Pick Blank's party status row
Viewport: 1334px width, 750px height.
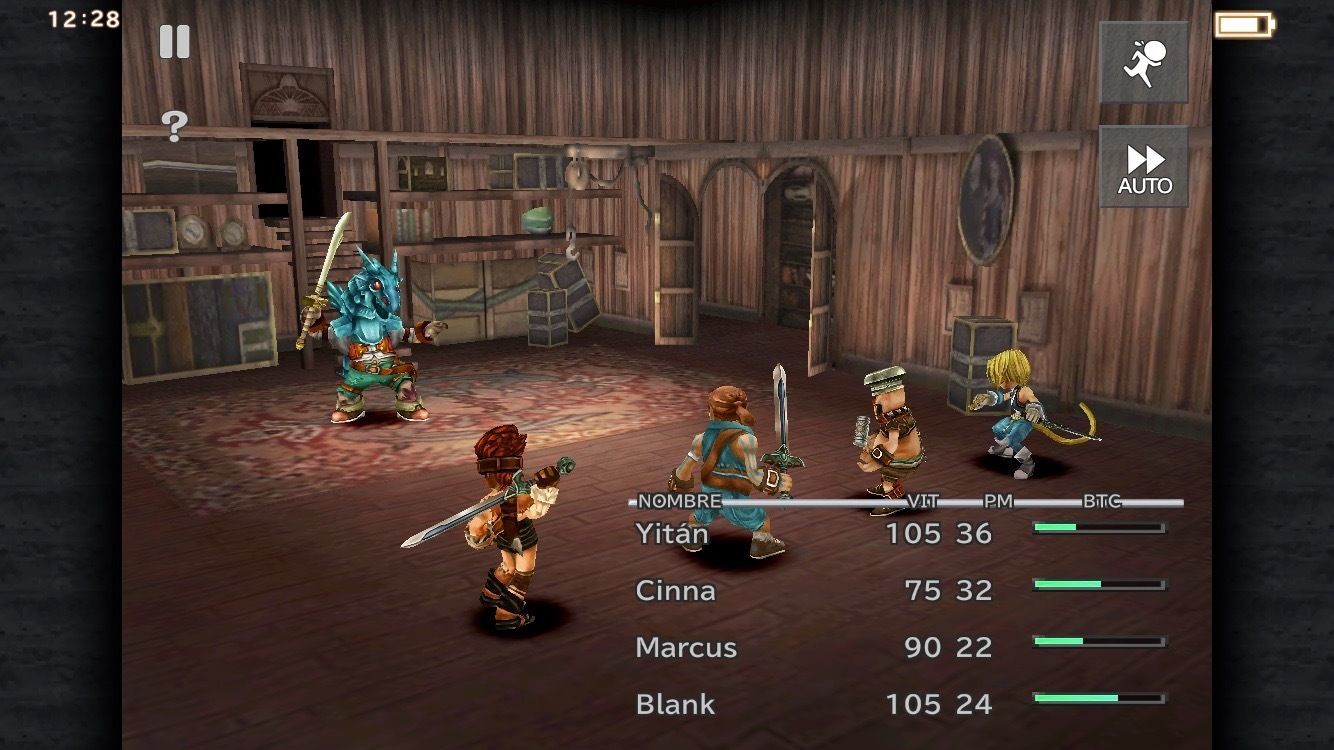[x=676, y=705]
